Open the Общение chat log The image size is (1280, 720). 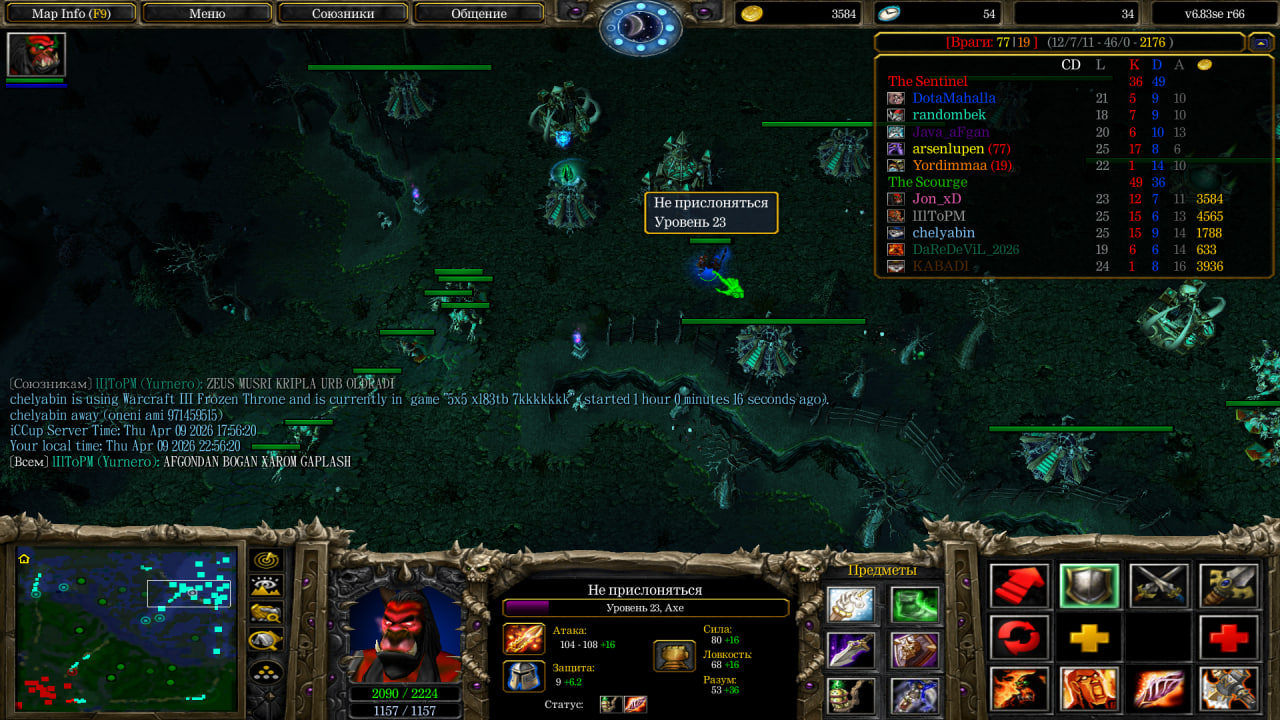[478, 14]
